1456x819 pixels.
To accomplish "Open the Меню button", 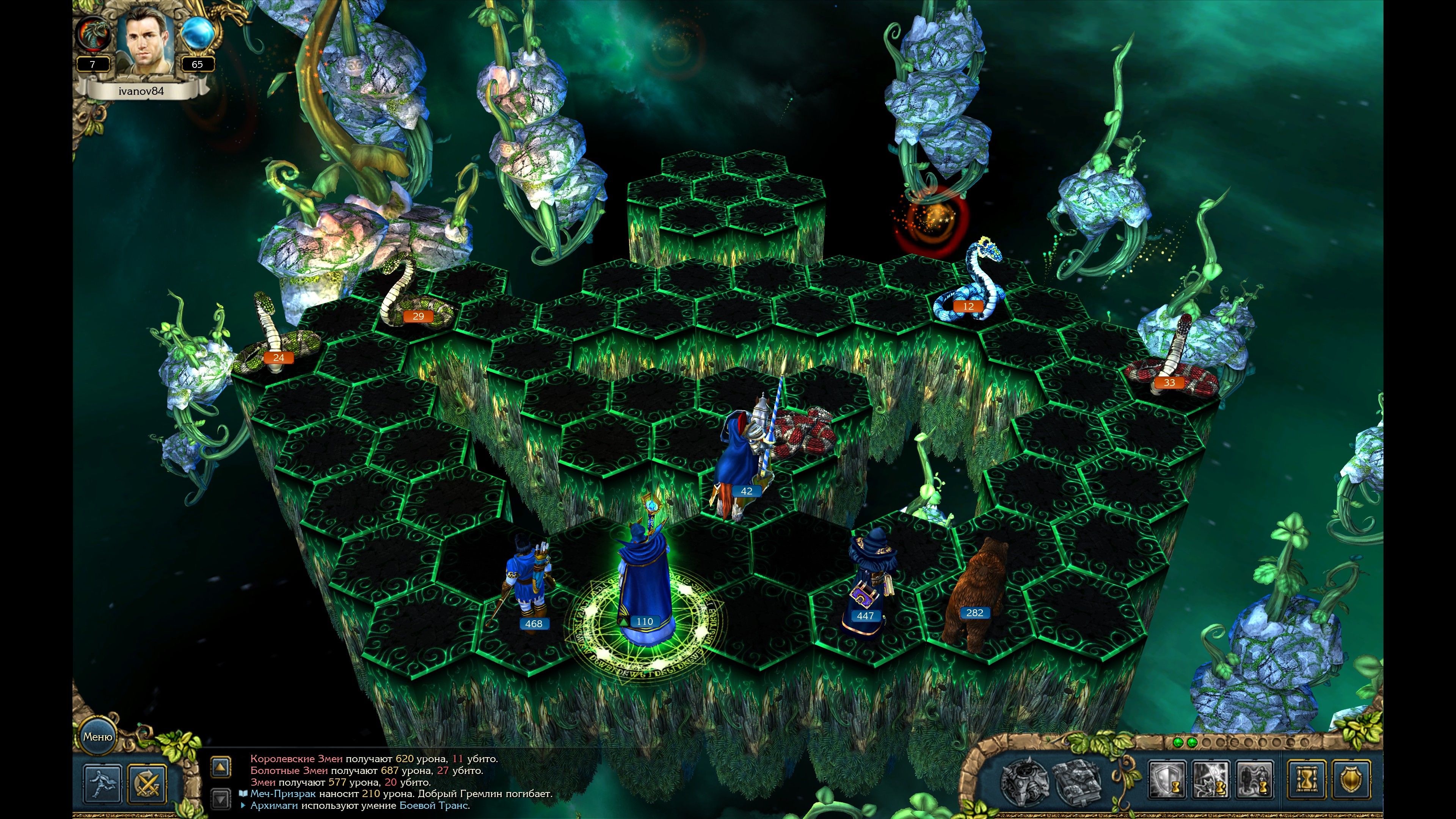I will [97, 736].
